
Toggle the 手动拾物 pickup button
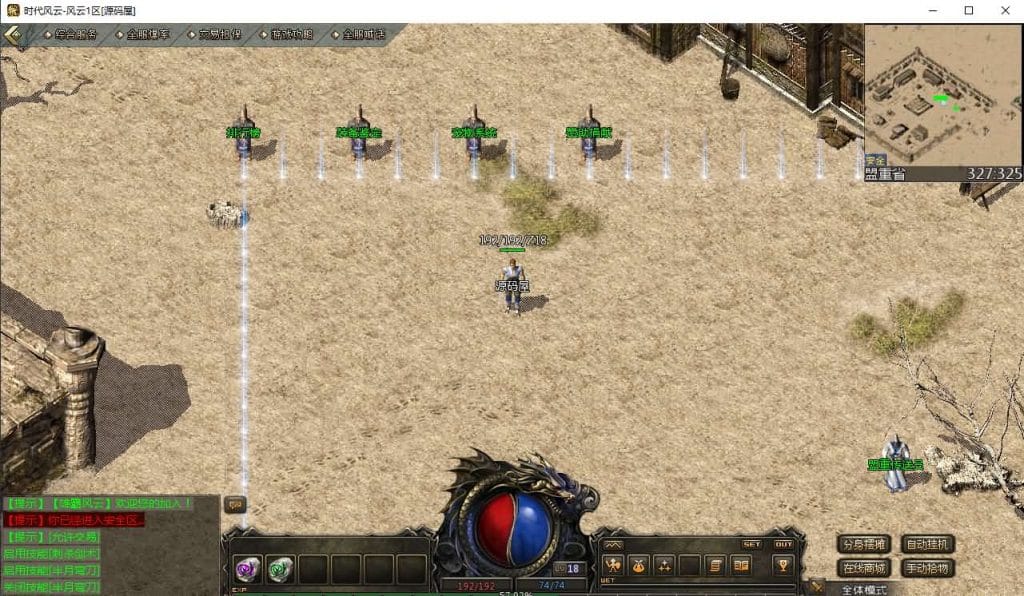(928, 568)
